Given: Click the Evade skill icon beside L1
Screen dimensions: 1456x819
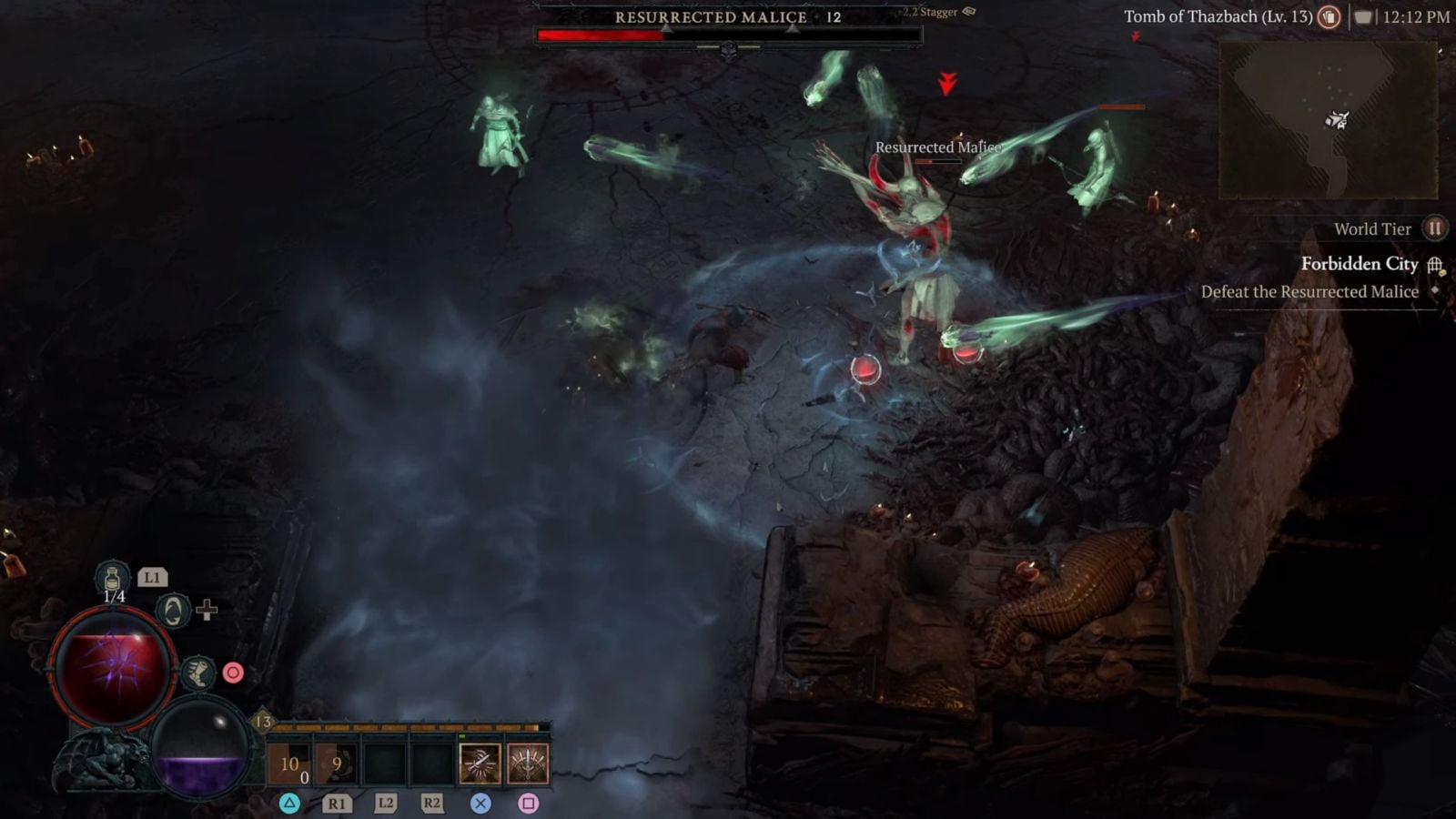Looking at the screenshot, I should coord(172,612).
